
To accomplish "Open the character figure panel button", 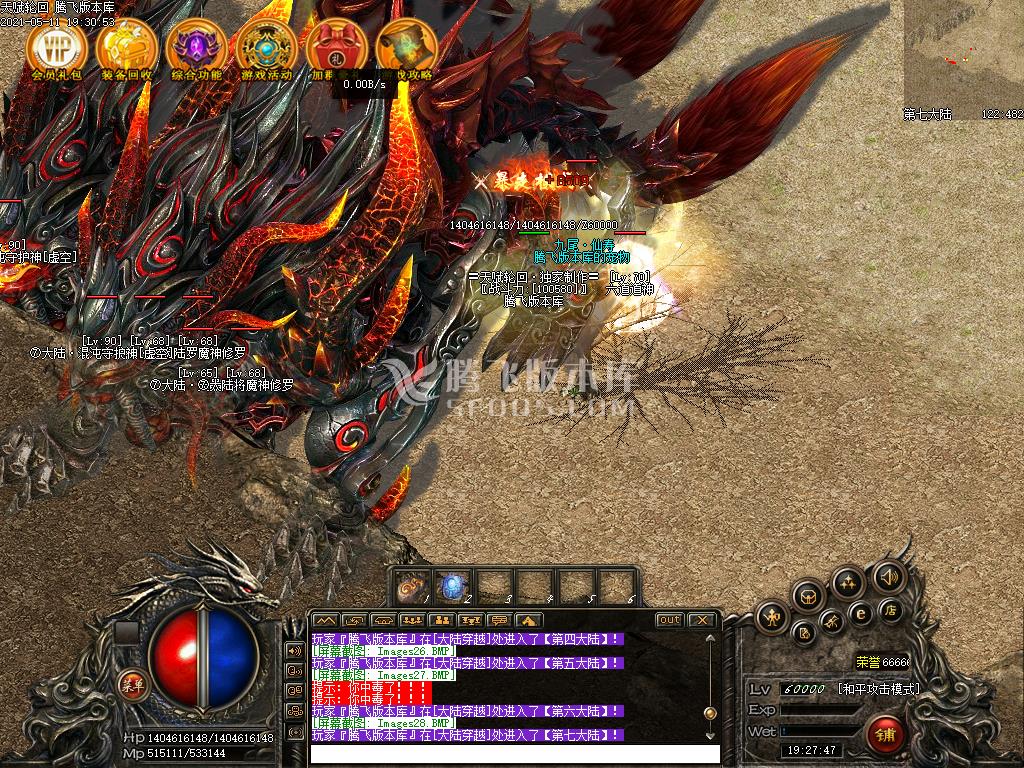I will (x=772, y=617).
